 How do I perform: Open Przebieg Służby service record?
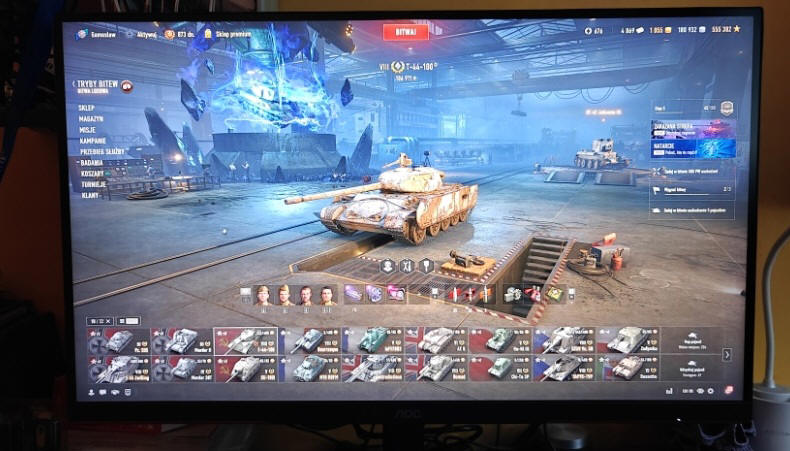click(x=101, y=151)
